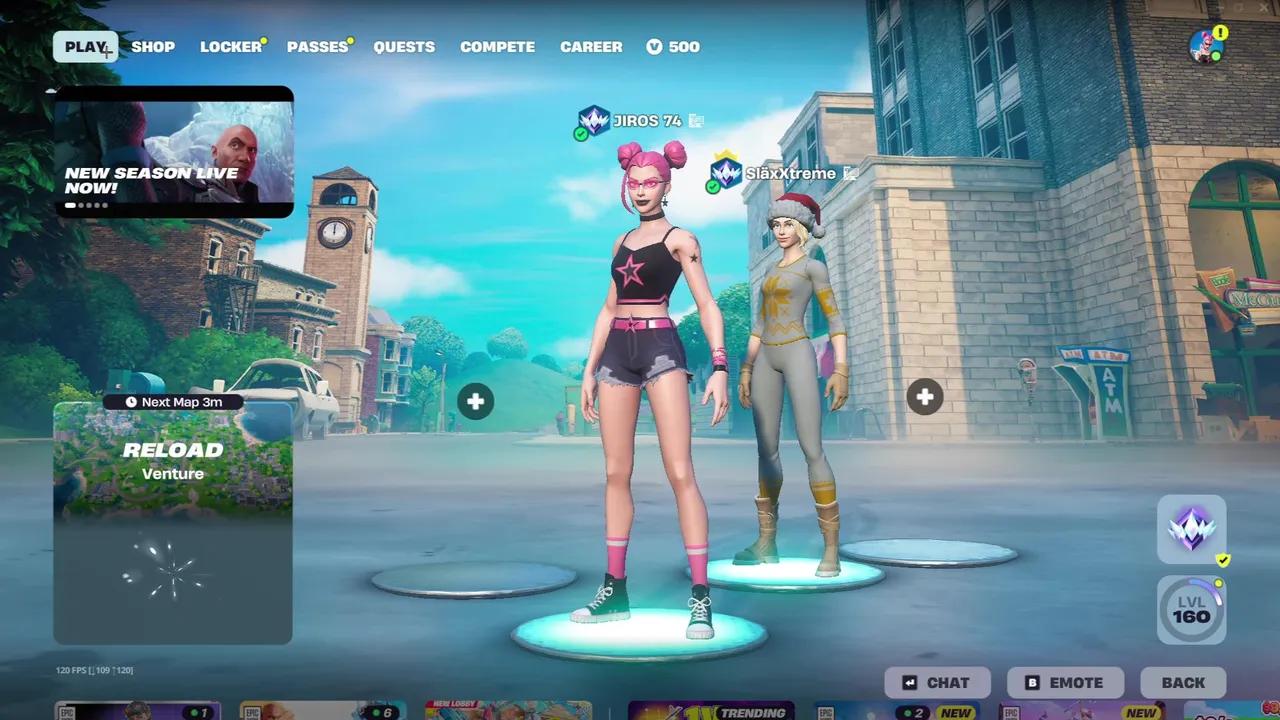Click the V-Bucks 500 currency icon
The height and width of the screenshot is (720, 1280).
[655, 46]
